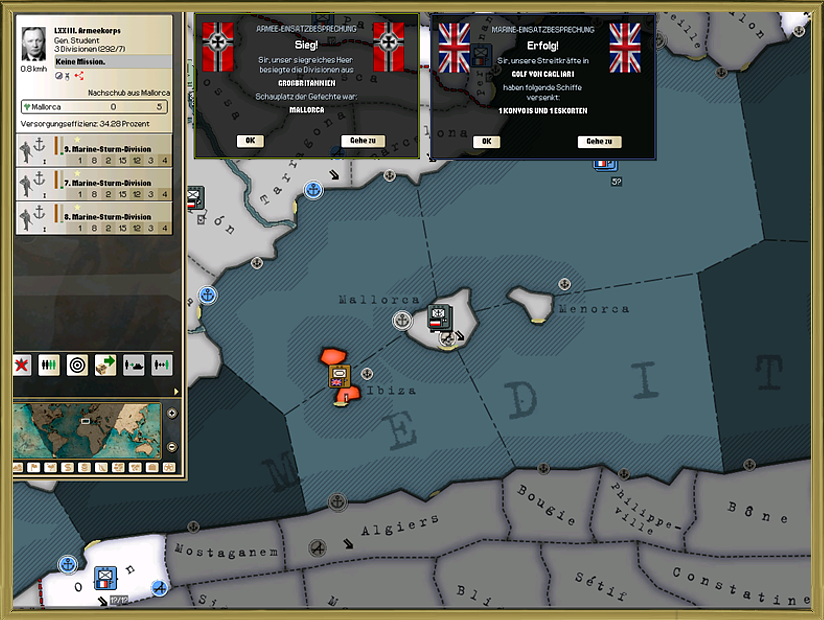Zoom out using the minimap minus button
Image resolution: width=824 pixels, height=620 pixels.
(x=171, y=446)
